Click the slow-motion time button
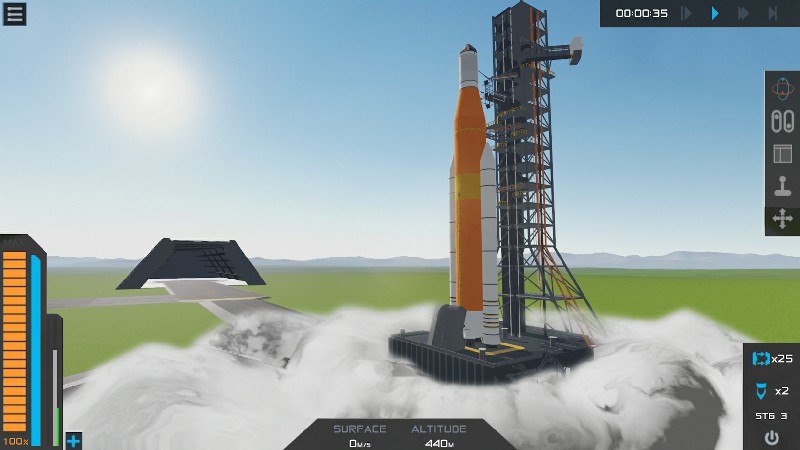 [x=686, y=13]
